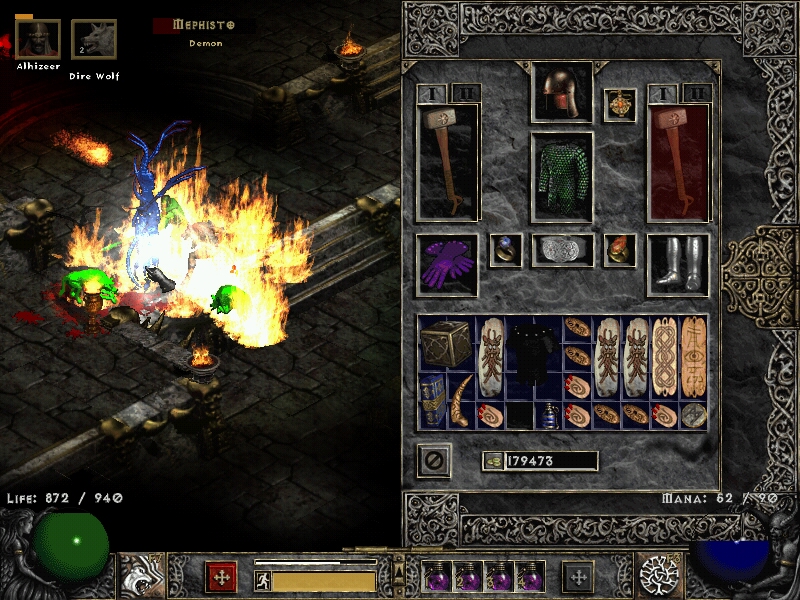Pick up the green chain mail armor

click(561, 177)
